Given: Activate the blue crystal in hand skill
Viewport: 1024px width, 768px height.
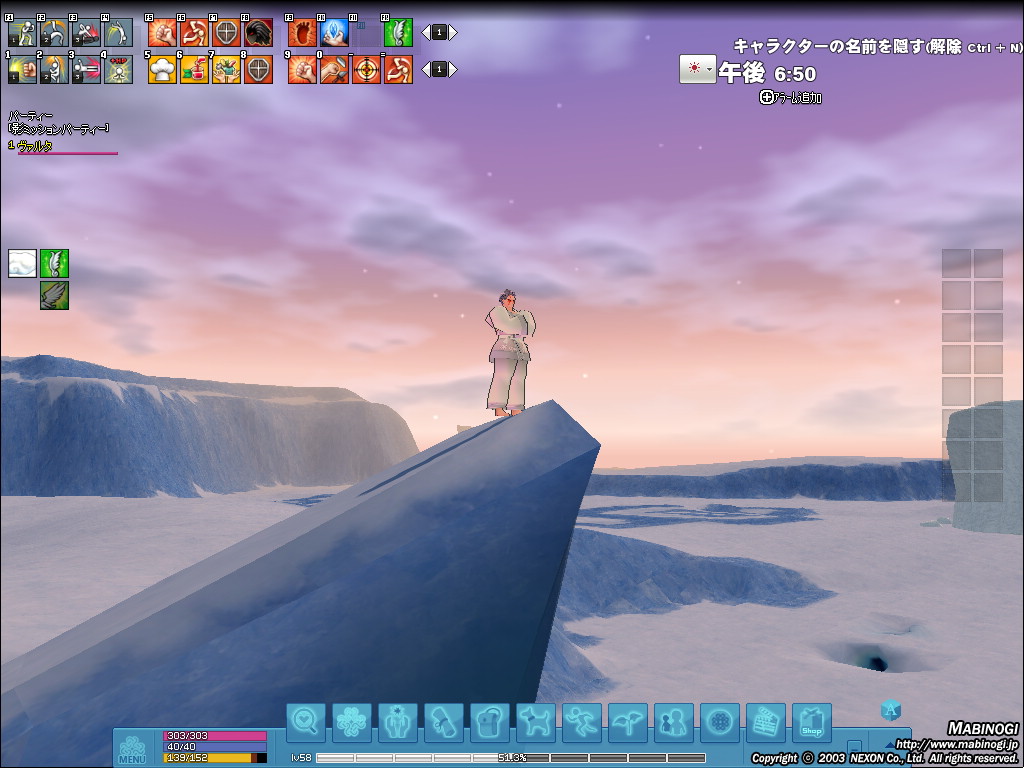Looking at the screenshot, I should (x=335, y=33).
